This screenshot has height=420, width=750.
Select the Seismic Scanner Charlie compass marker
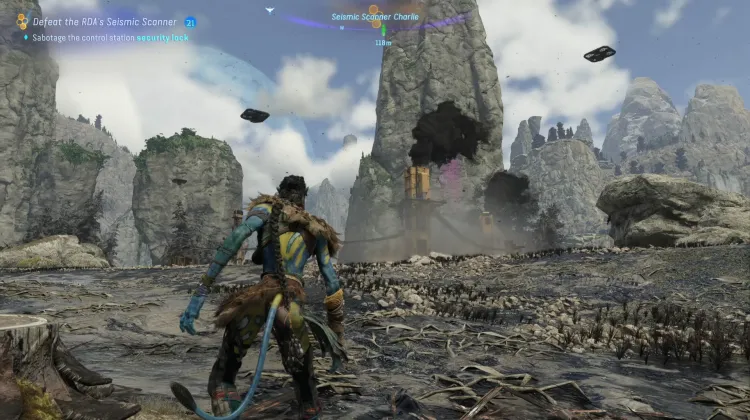pyautogui.click(x=374, y=17)
